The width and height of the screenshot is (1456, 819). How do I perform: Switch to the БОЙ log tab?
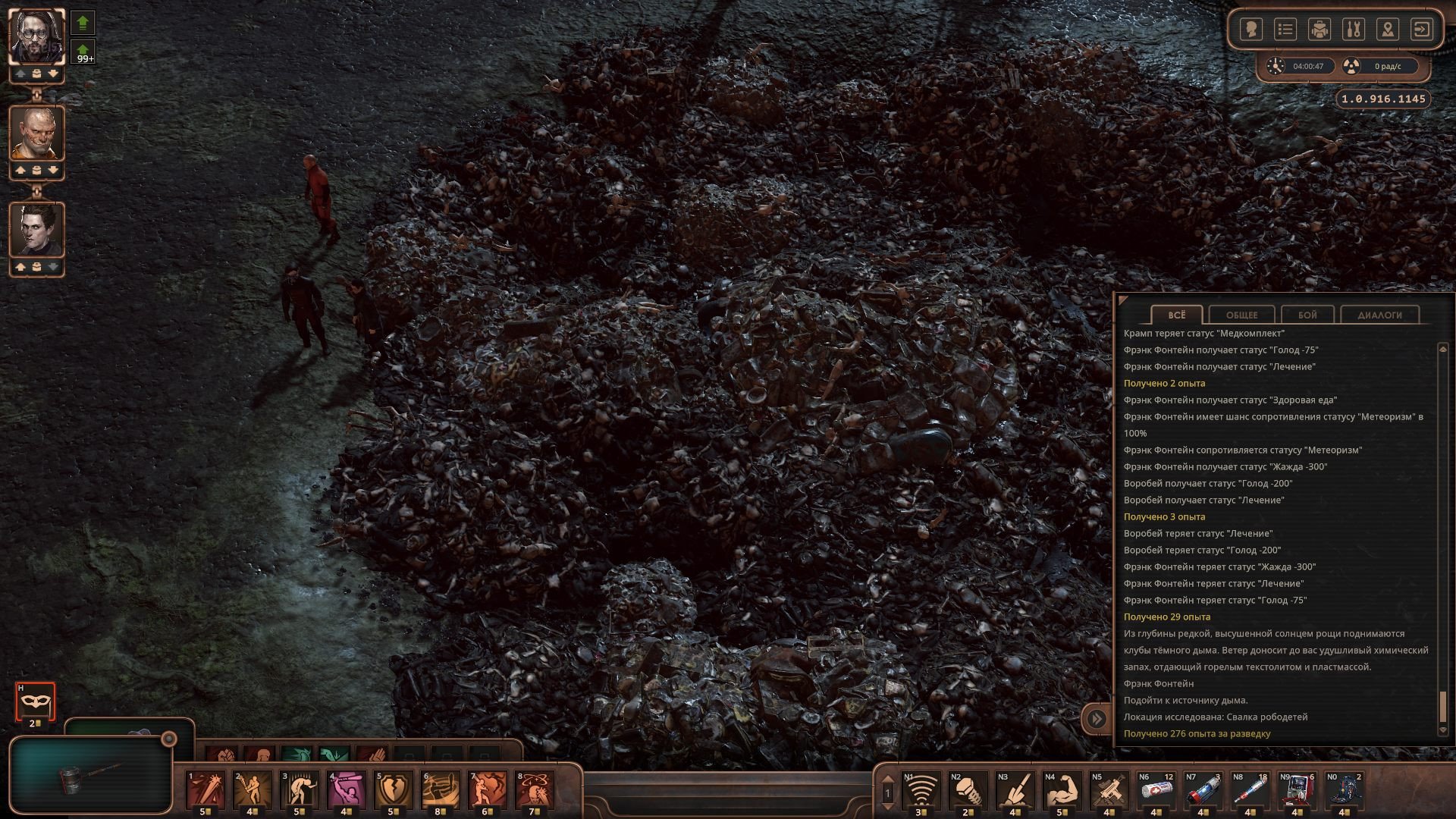coord(1307,315)
